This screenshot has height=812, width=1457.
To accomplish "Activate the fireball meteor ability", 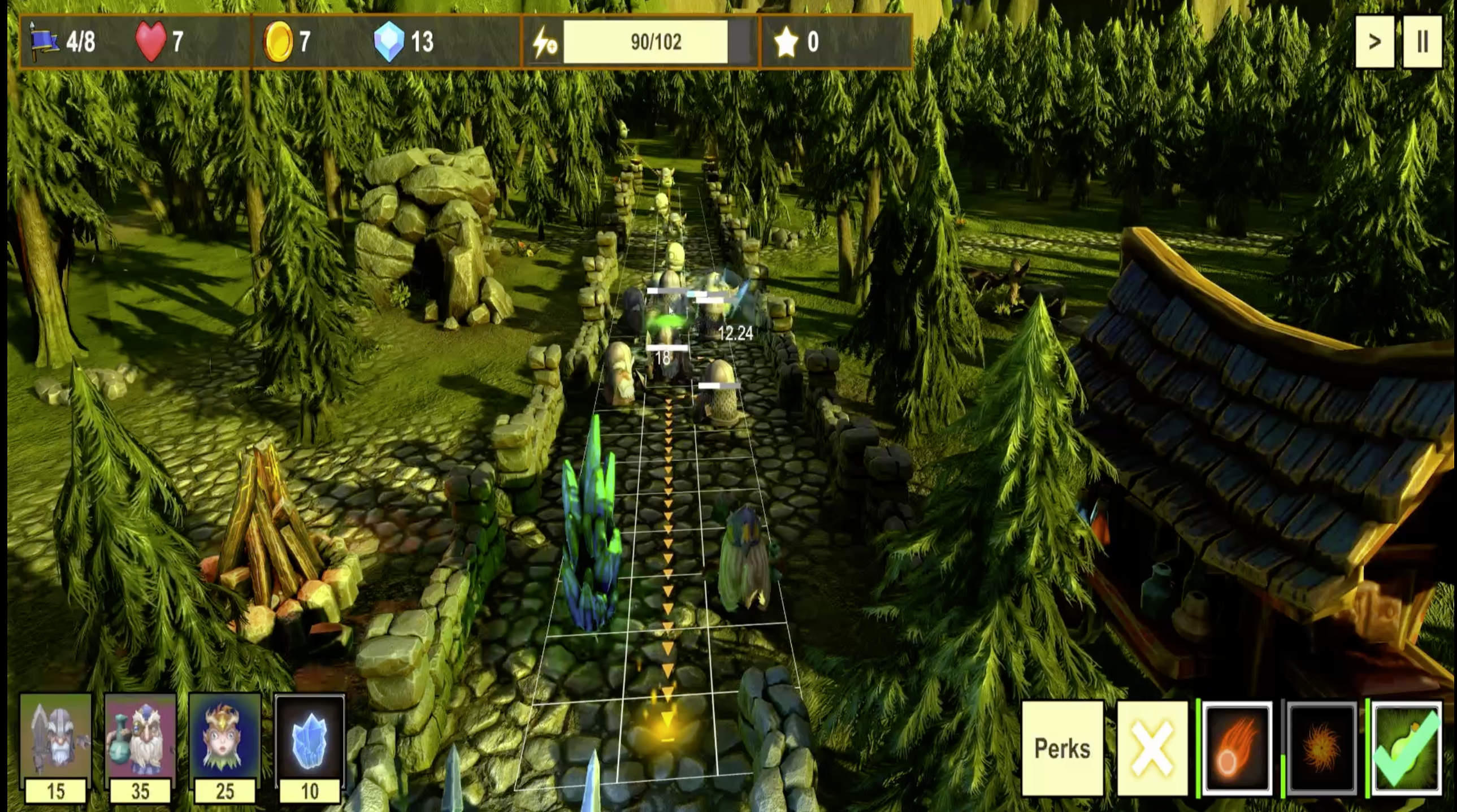I will pyautogui.click(x=1237, y=748).
